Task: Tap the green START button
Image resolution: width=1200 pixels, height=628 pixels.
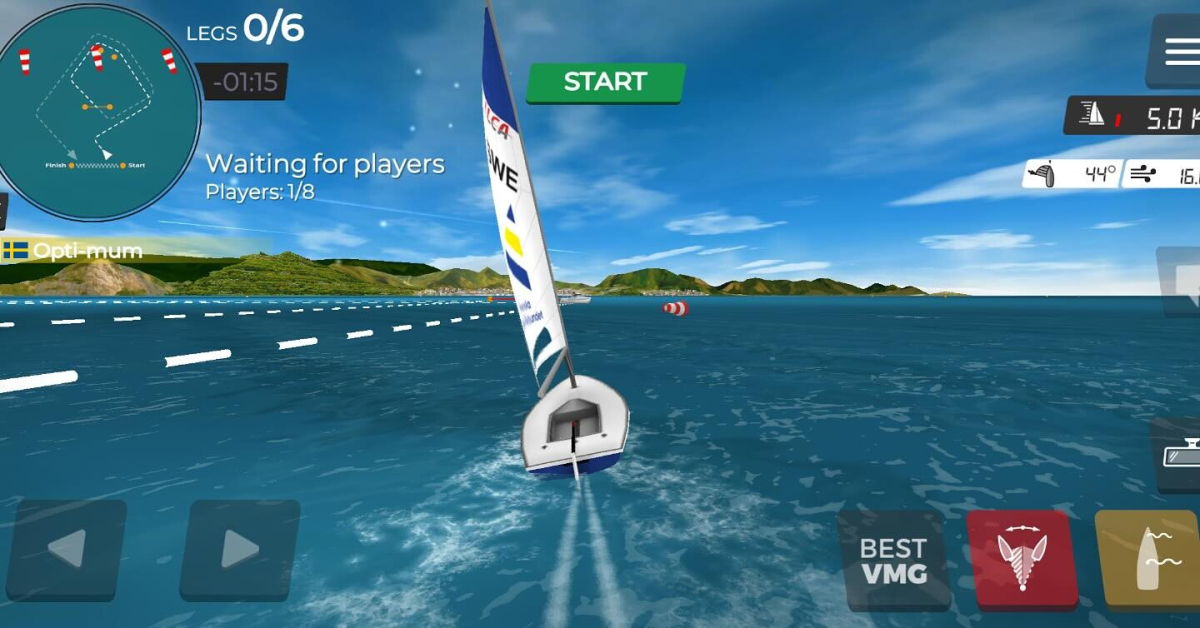Action: coord(605,82)
